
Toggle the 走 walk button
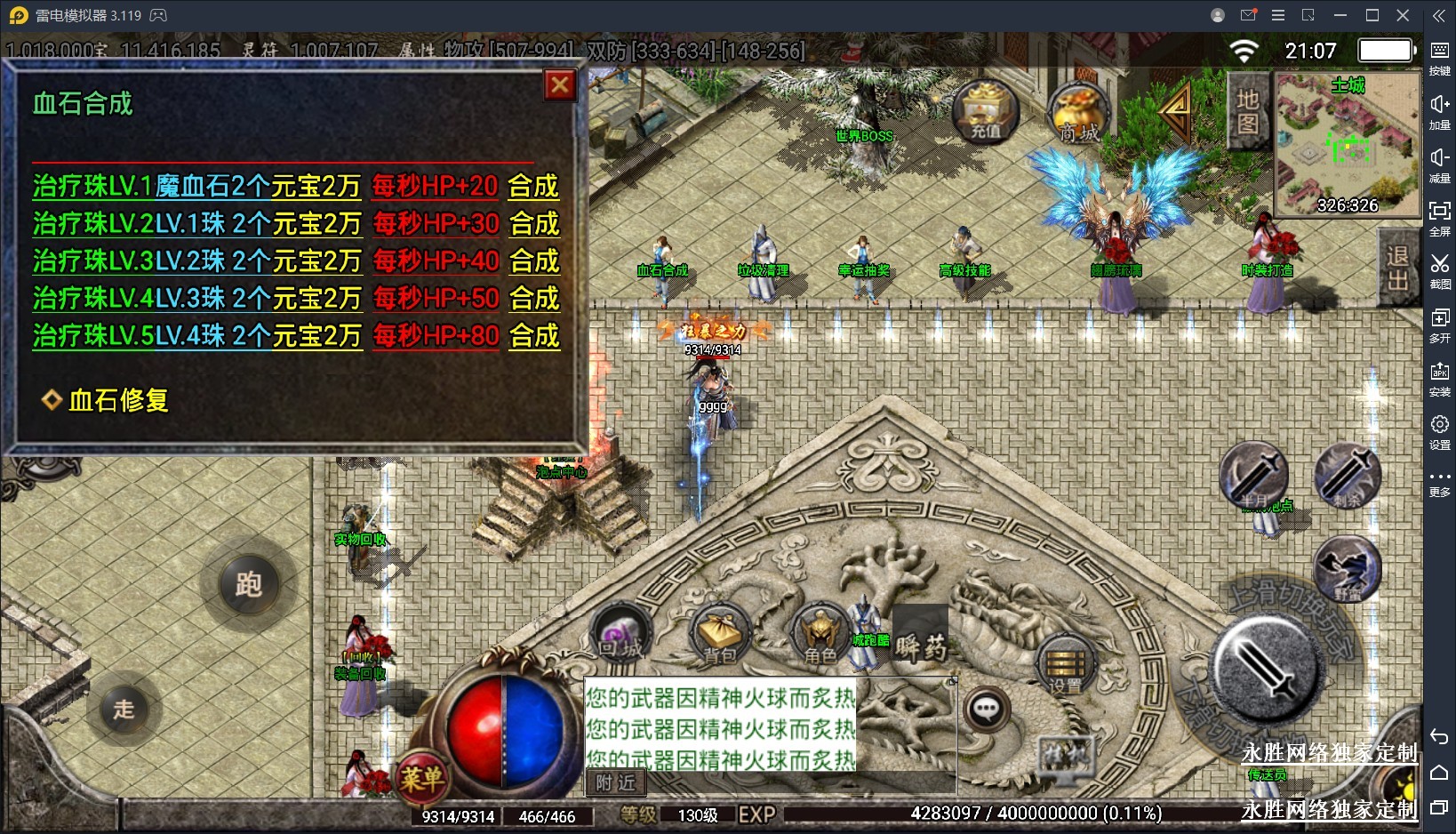click(x=124, y=709)
